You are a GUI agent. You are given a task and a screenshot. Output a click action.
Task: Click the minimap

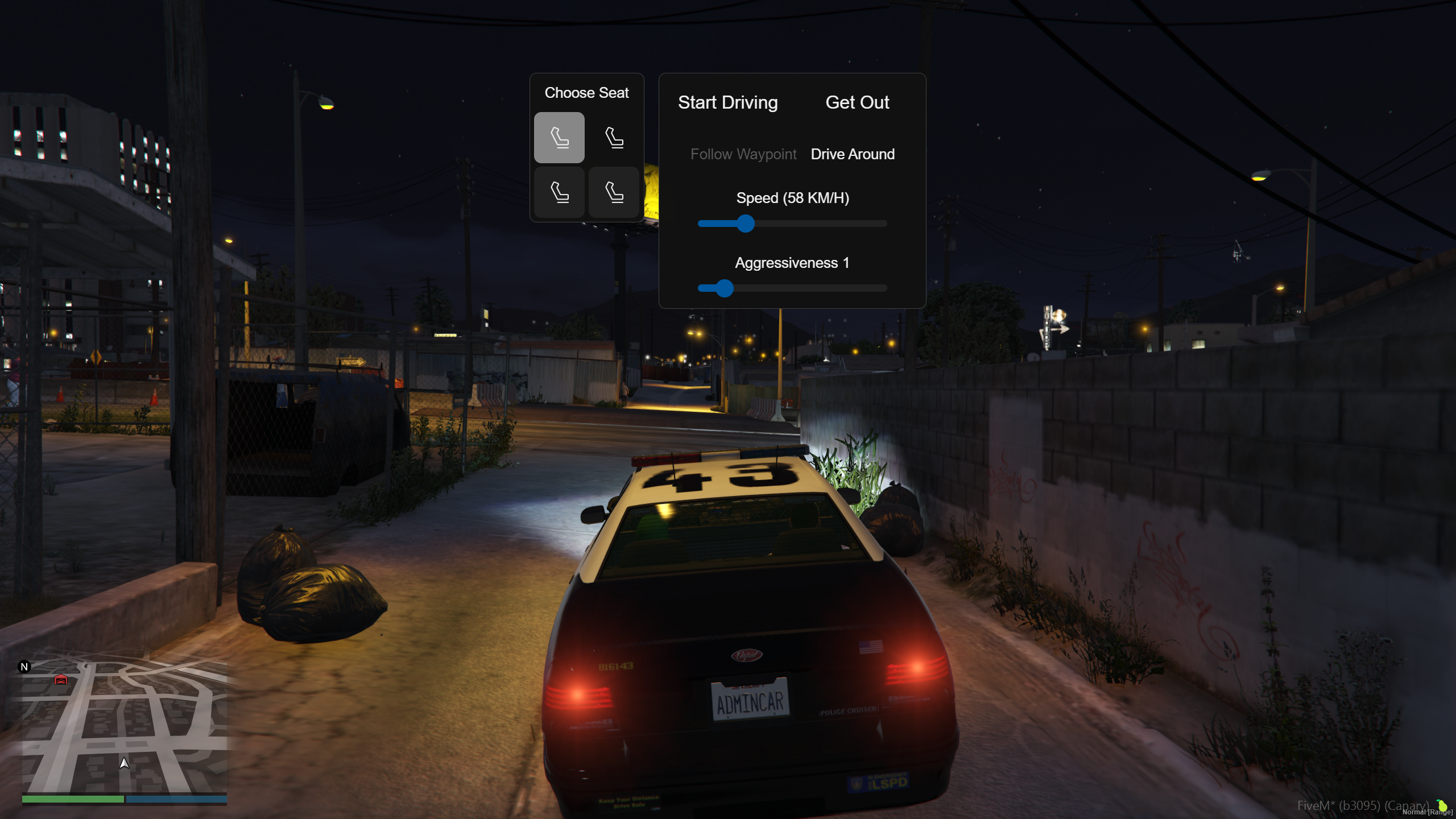tap(125, 728)
